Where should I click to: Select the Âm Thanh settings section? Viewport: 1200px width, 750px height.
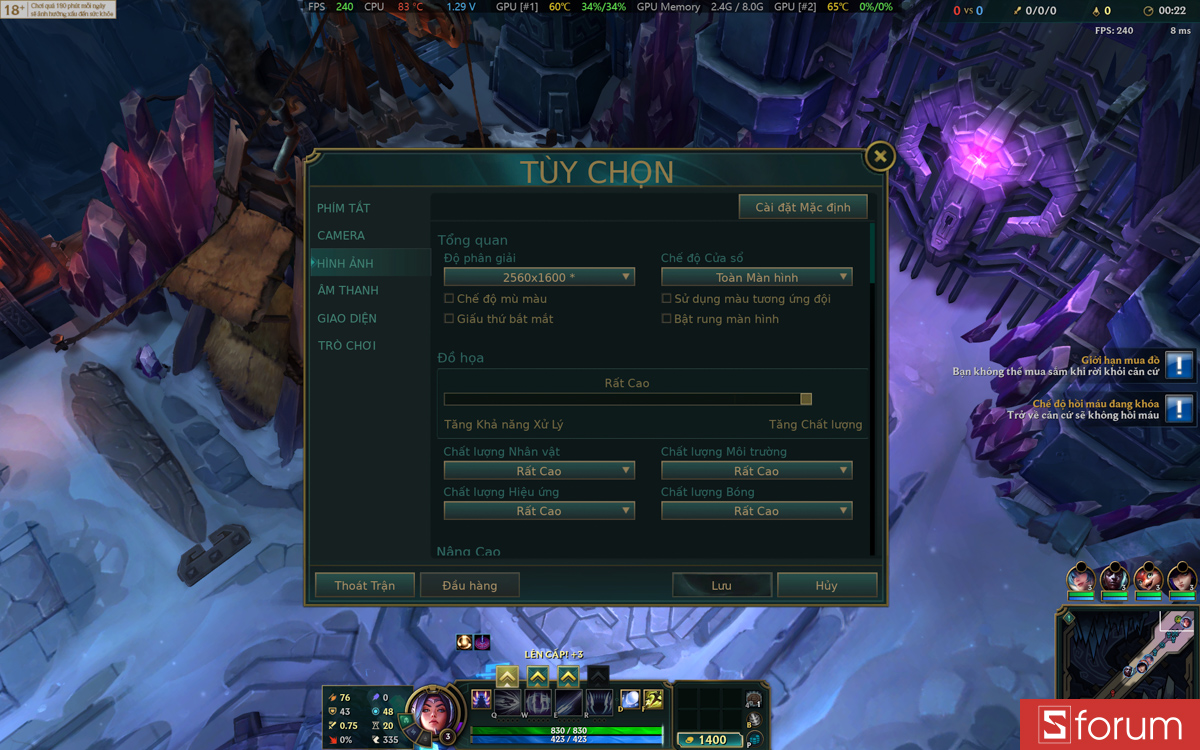pos(347,290)
